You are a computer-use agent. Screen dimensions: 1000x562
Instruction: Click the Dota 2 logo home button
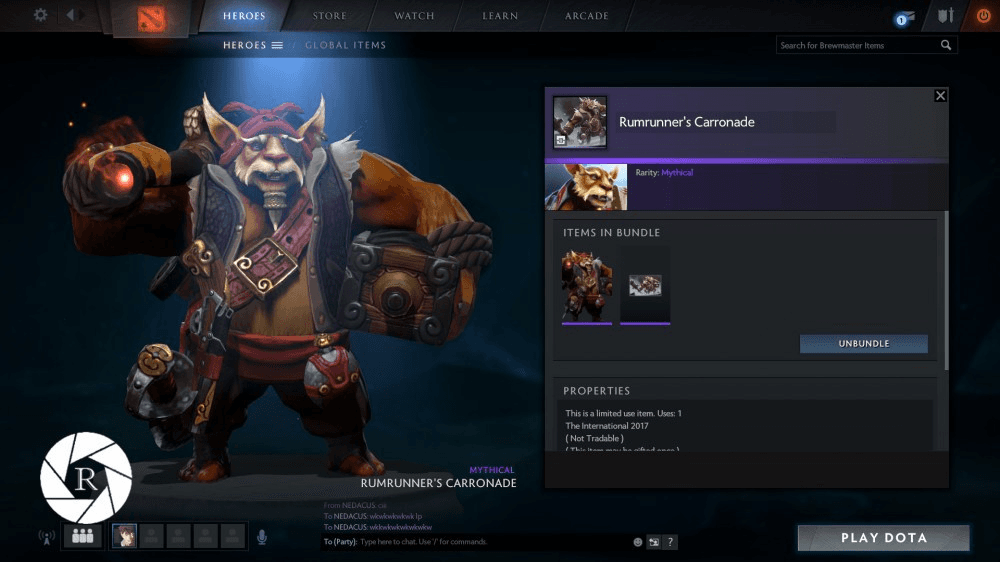153,18
